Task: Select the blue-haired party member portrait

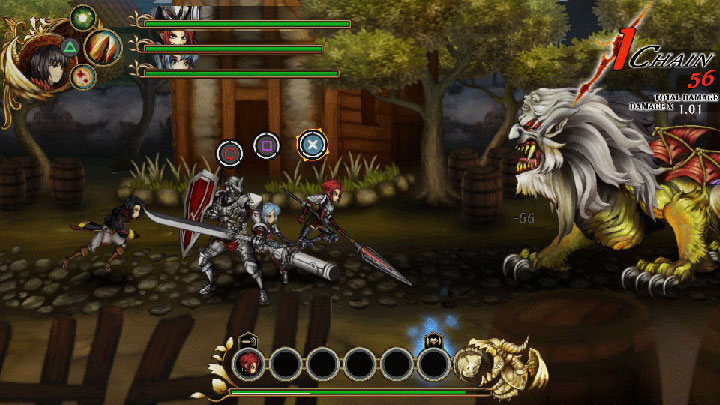Action: click(x=172, y=64)
